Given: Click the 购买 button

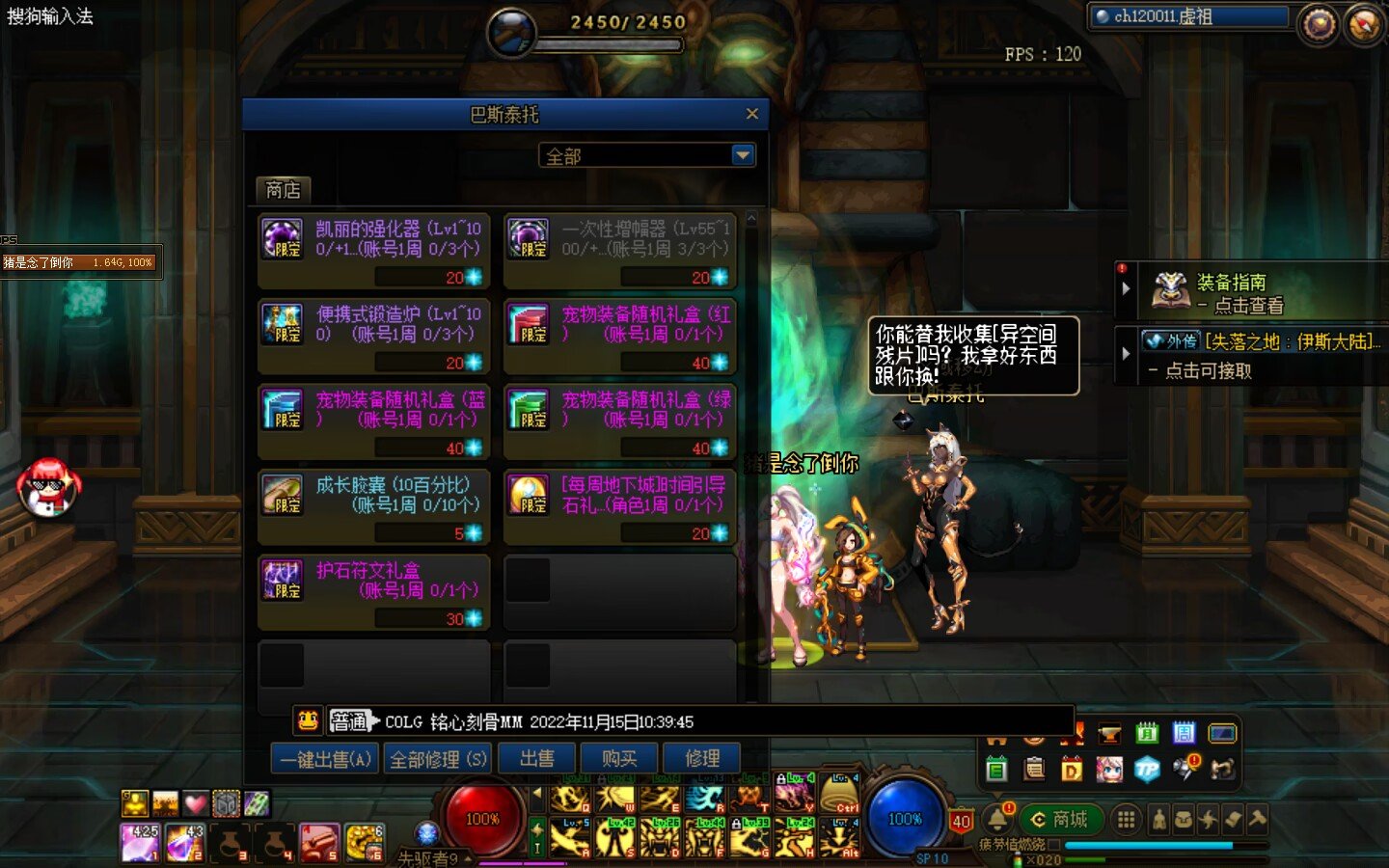Looking at the screenshot, I should click(619, 759).
